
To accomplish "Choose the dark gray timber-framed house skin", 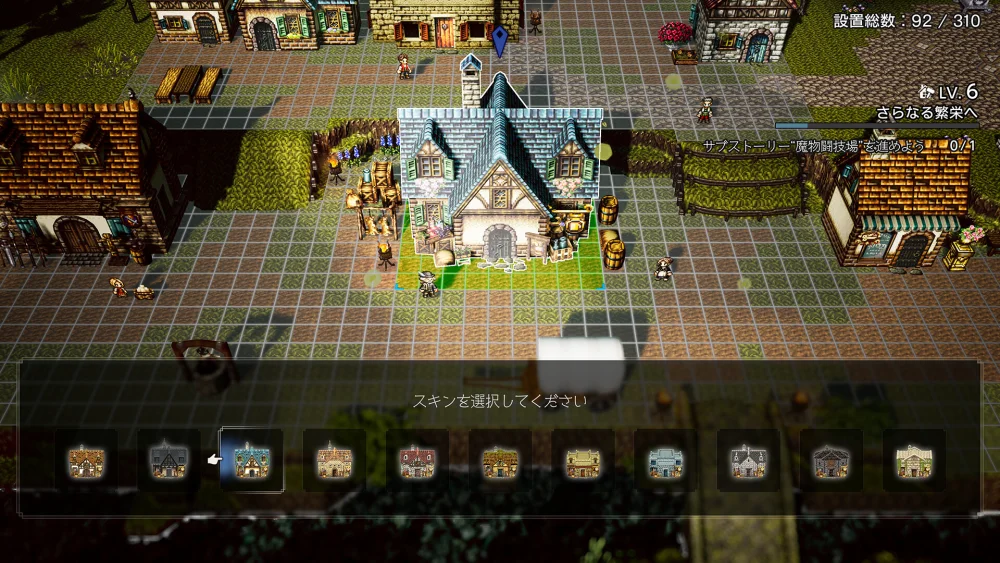I will pyautogui.click(x=168, y=460).
